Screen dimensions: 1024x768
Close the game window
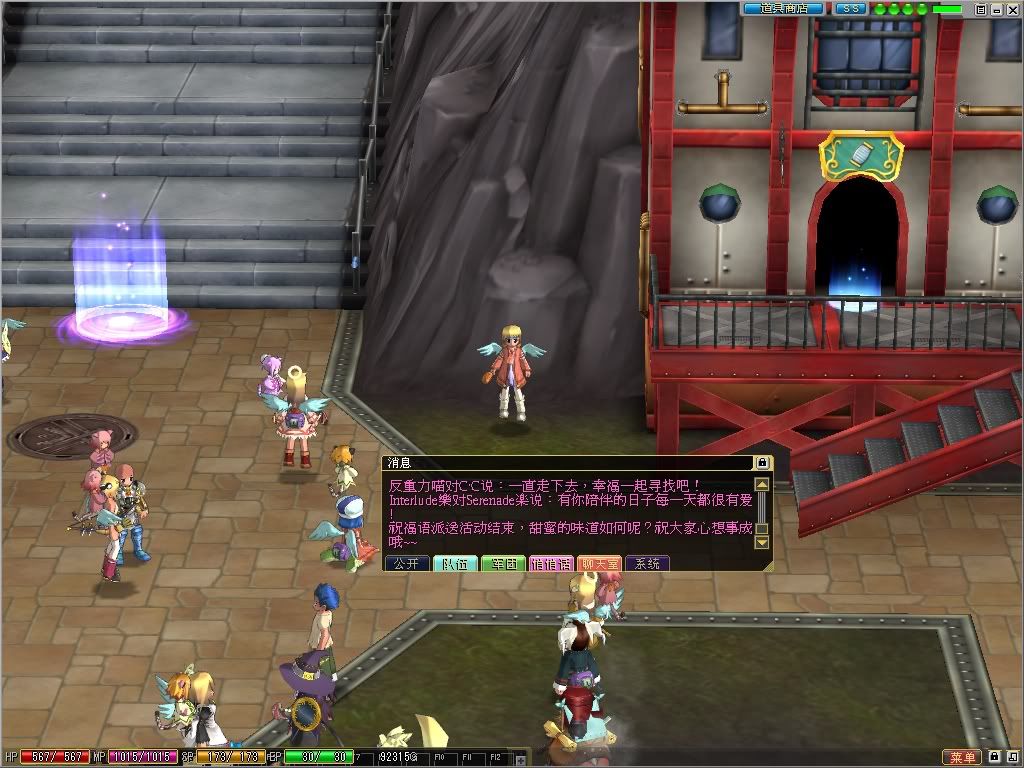pos(1014,8)
